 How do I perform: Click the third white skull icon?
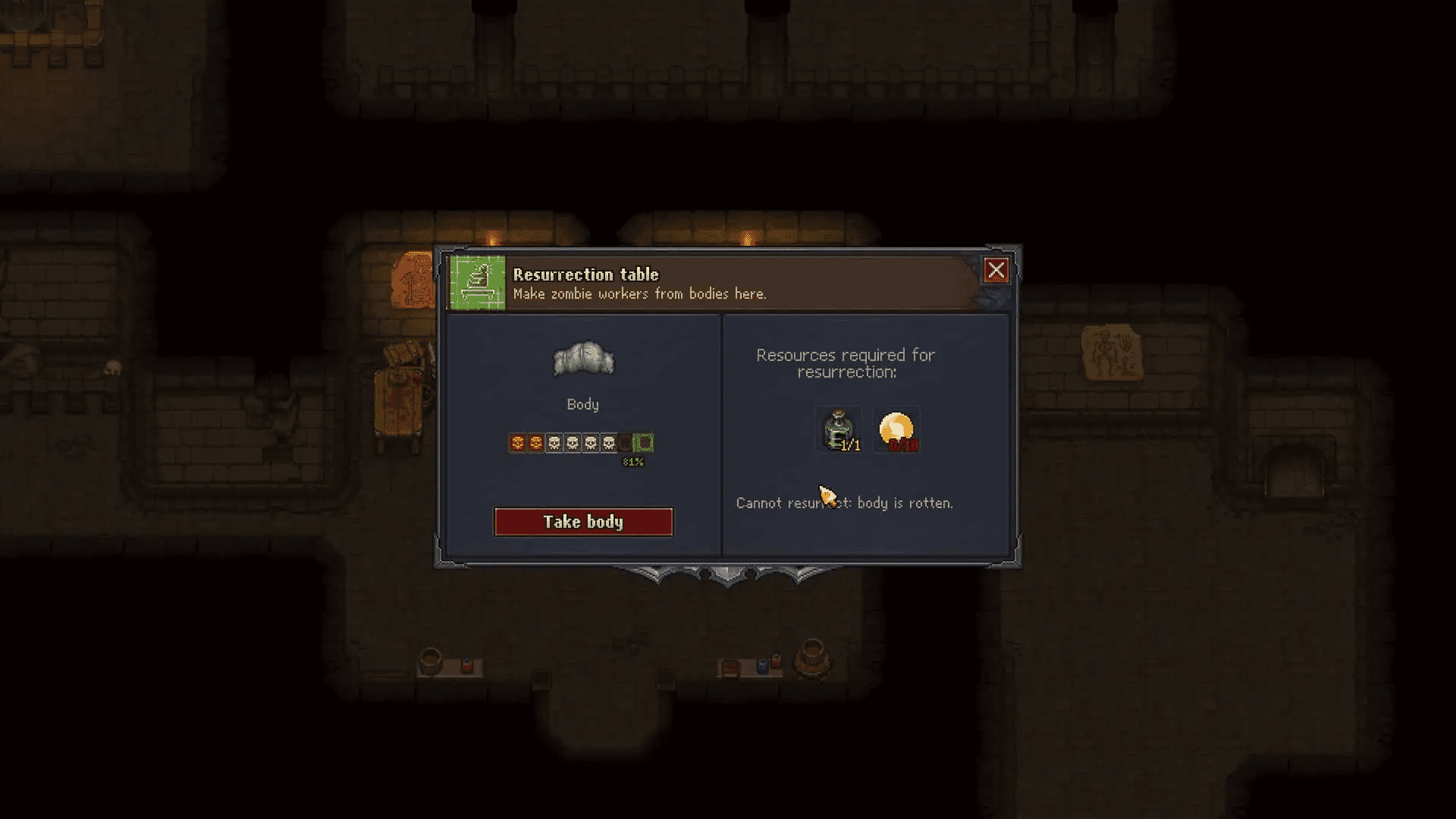pos(589,442)
